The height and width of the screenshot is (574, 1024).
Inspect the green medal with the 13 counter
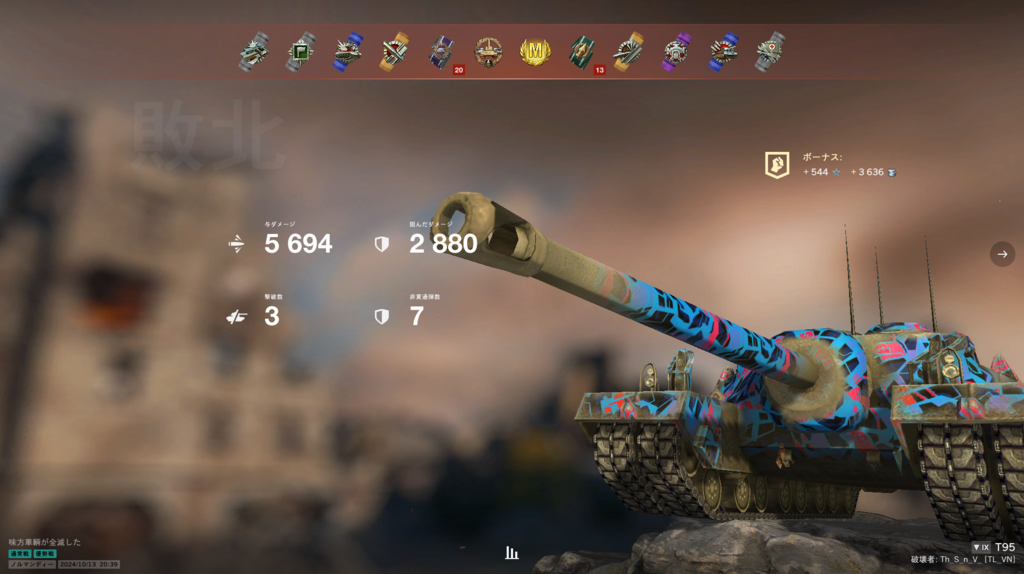[x=583, y=52]
